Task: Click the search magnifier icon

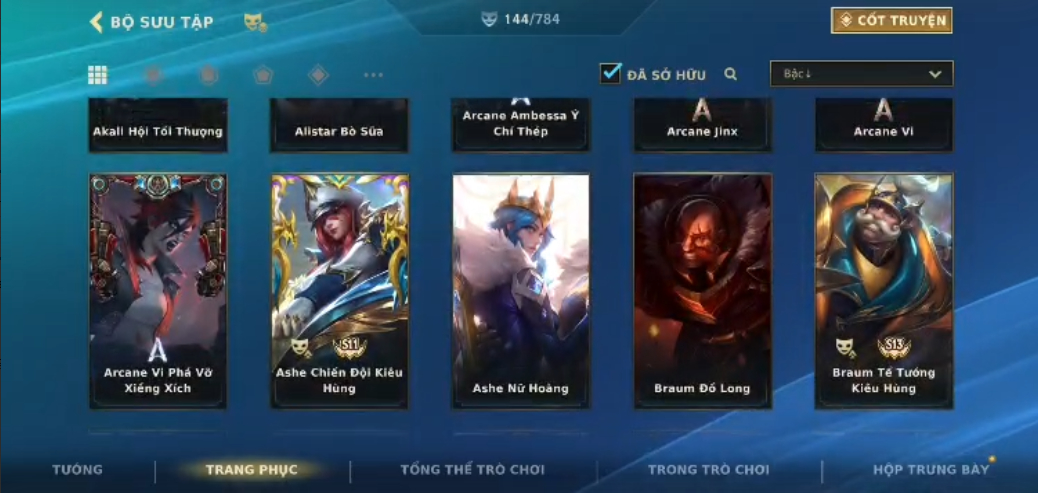Action: [731, 74]
